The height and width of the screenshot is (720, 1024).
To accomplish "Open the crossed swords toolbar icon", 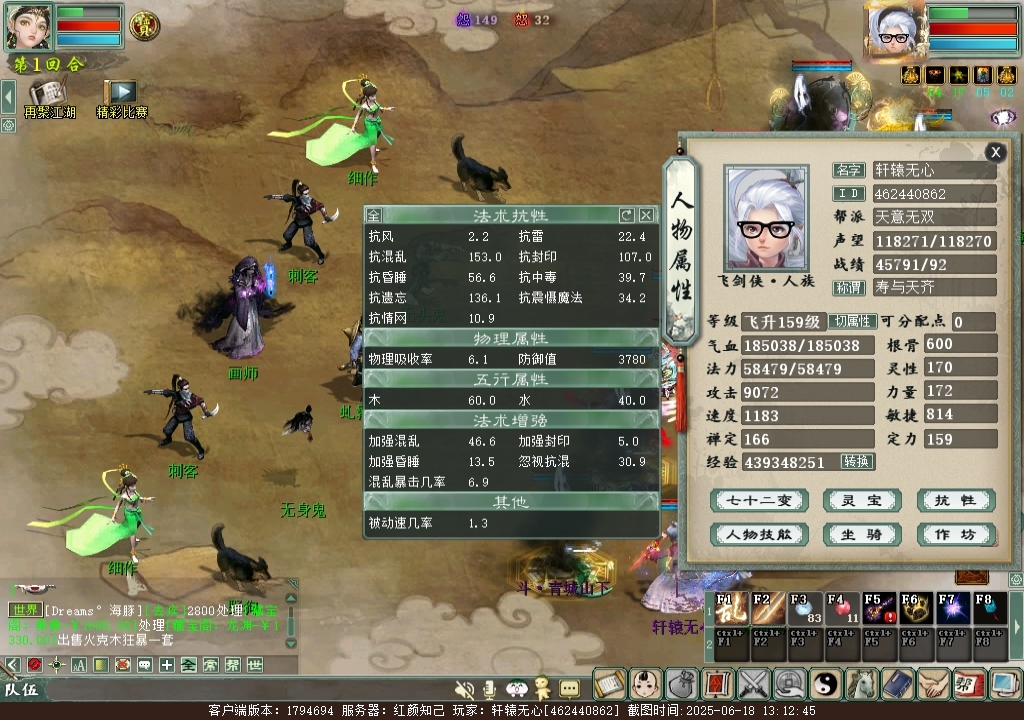I will point(753,685).
